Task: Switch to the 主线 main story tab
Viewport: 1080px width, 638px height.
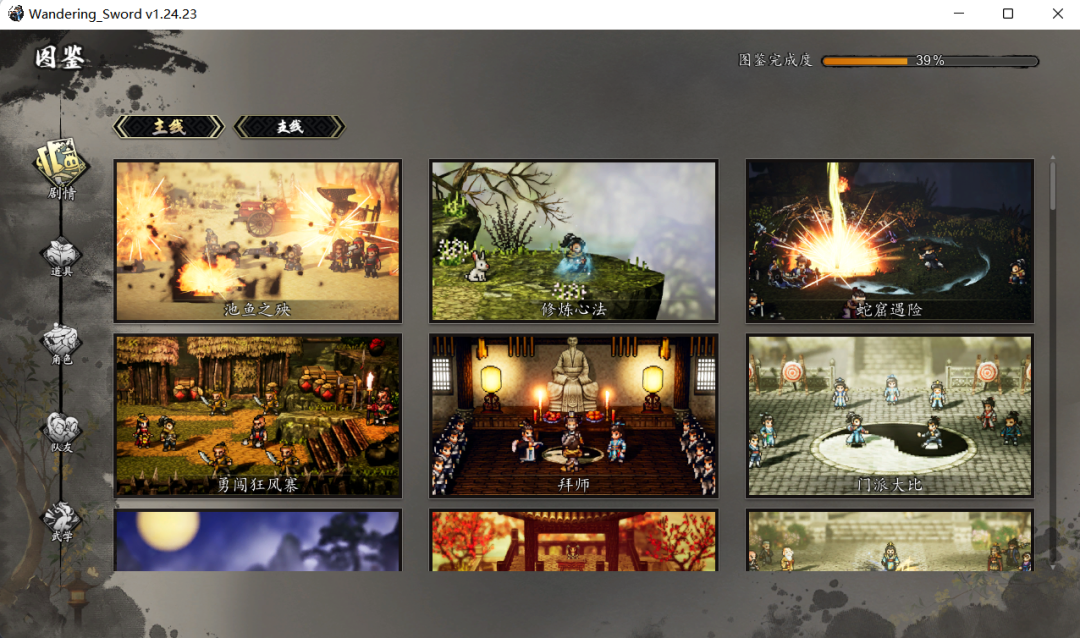Action: pos(169,127)
